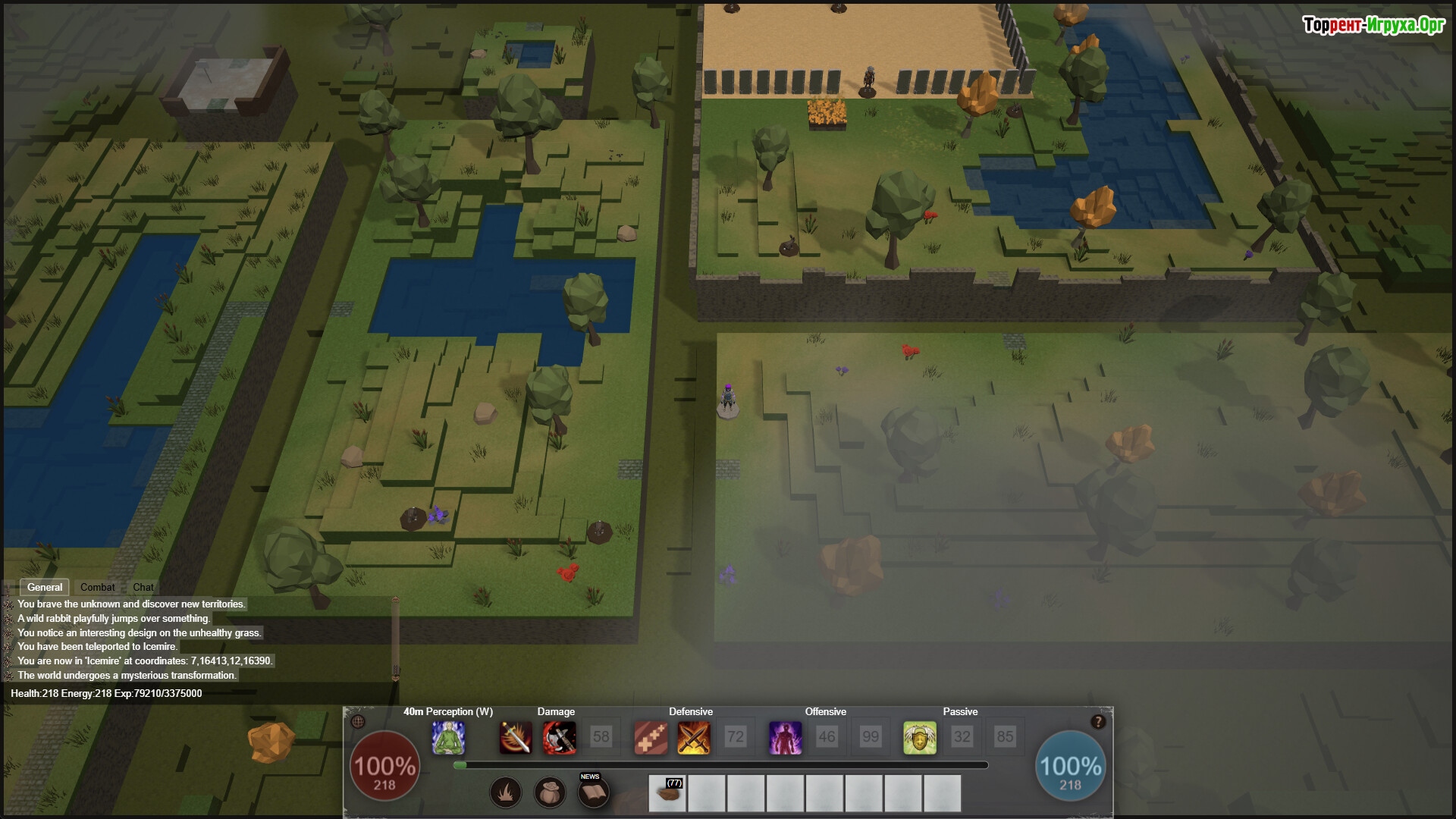Screen dimensions: 1456x819
Task: Select the General log tab
Action: coord(45,587)
